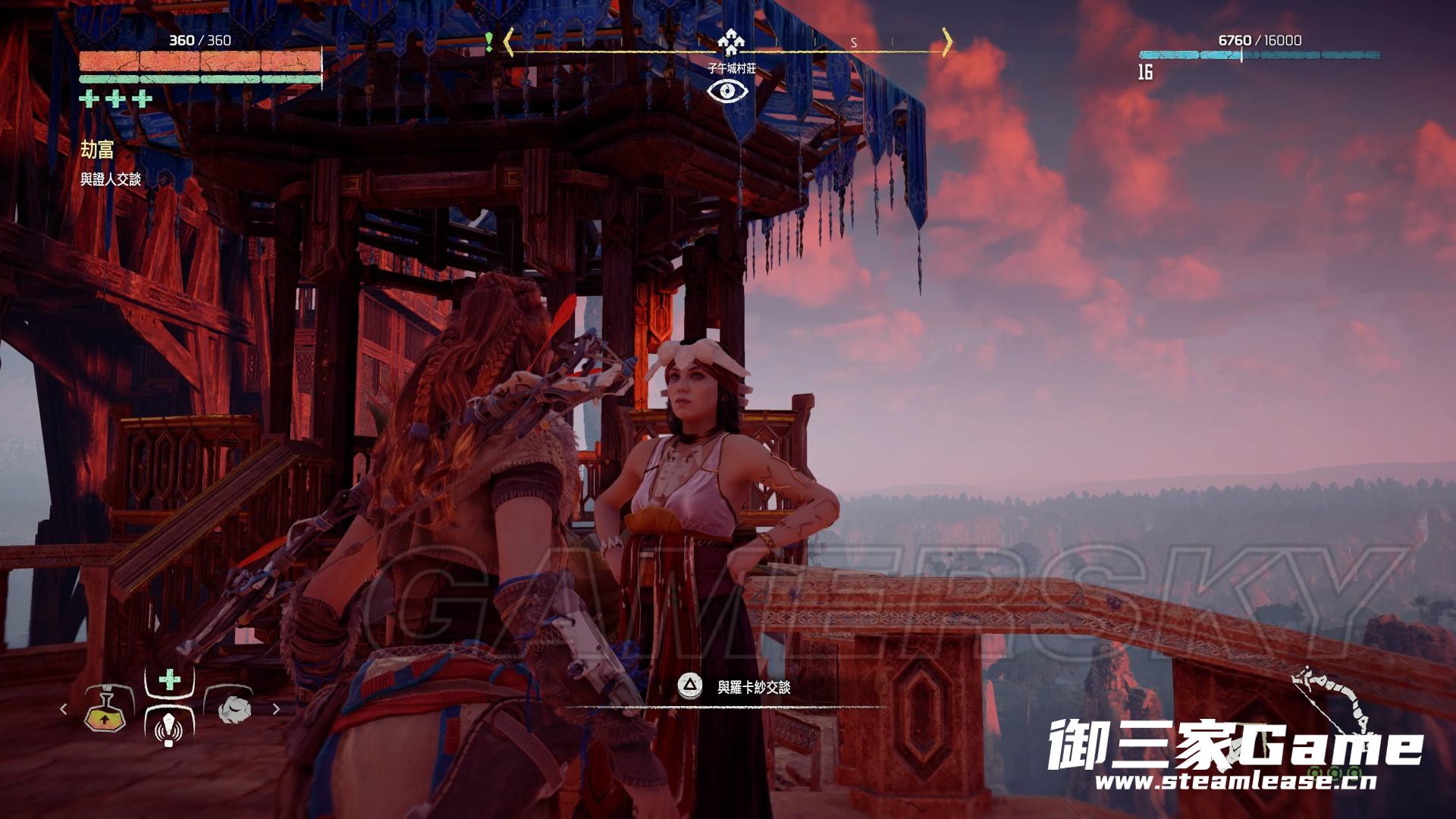This screenshot has height=819, width=1456.
Task: Click the green exclamation quest marker
Action: pyautogui.click(x=489, y=42)
